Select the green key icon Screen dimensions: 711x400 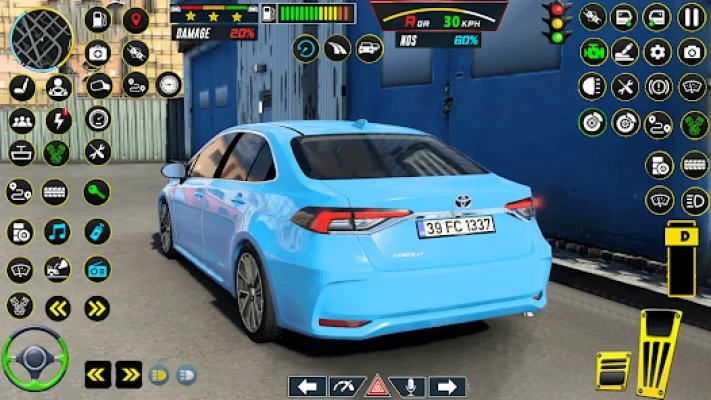pos(97,191)
